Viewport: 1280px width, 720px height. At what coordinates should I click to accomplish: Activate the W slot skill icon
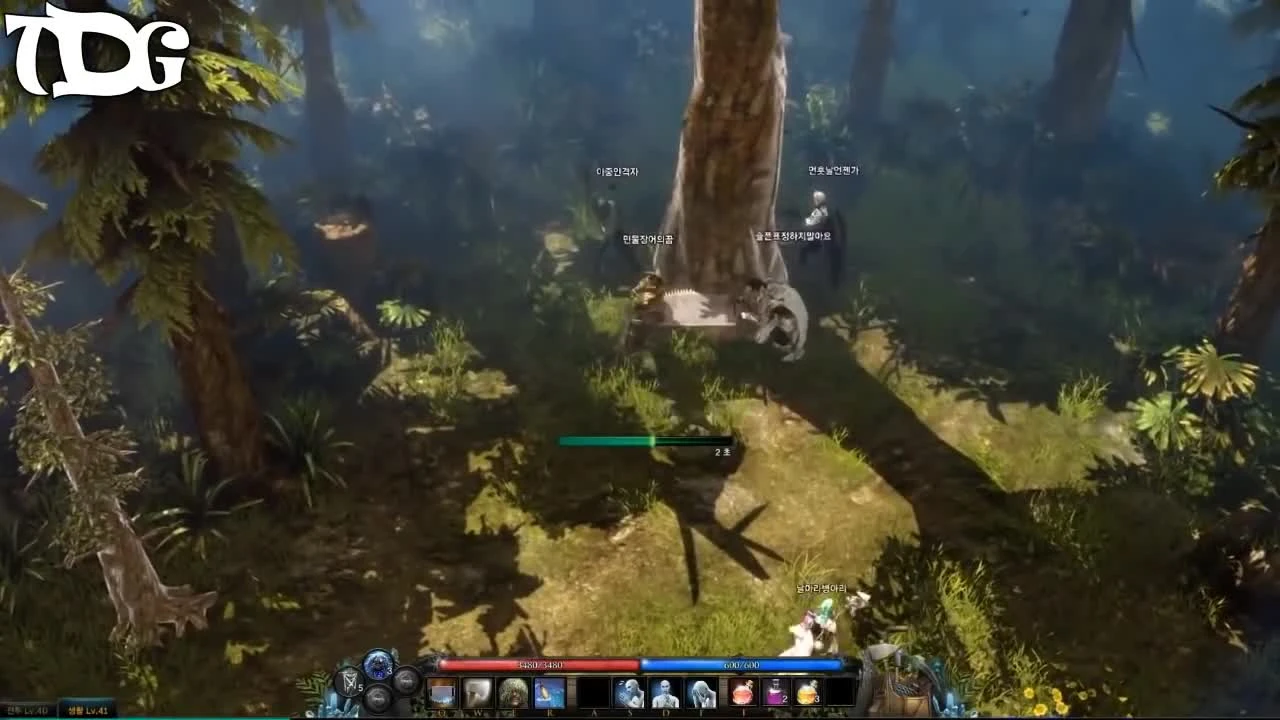pyautogui.click(x=477, y=691)
